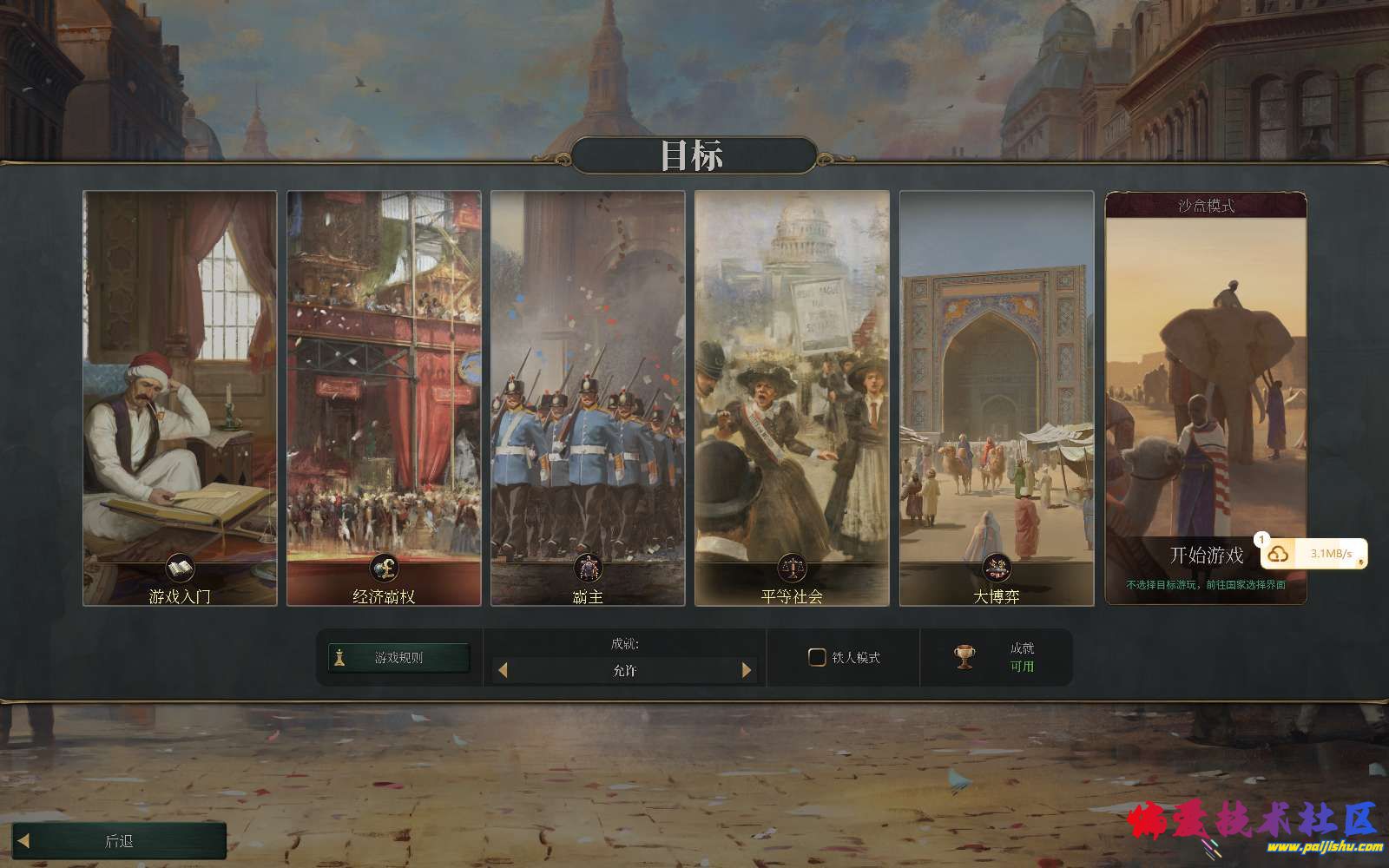Screen dimensions: 1389x868
Task: Select the 平等社会 objective card
Action: [x=792, y=398]
